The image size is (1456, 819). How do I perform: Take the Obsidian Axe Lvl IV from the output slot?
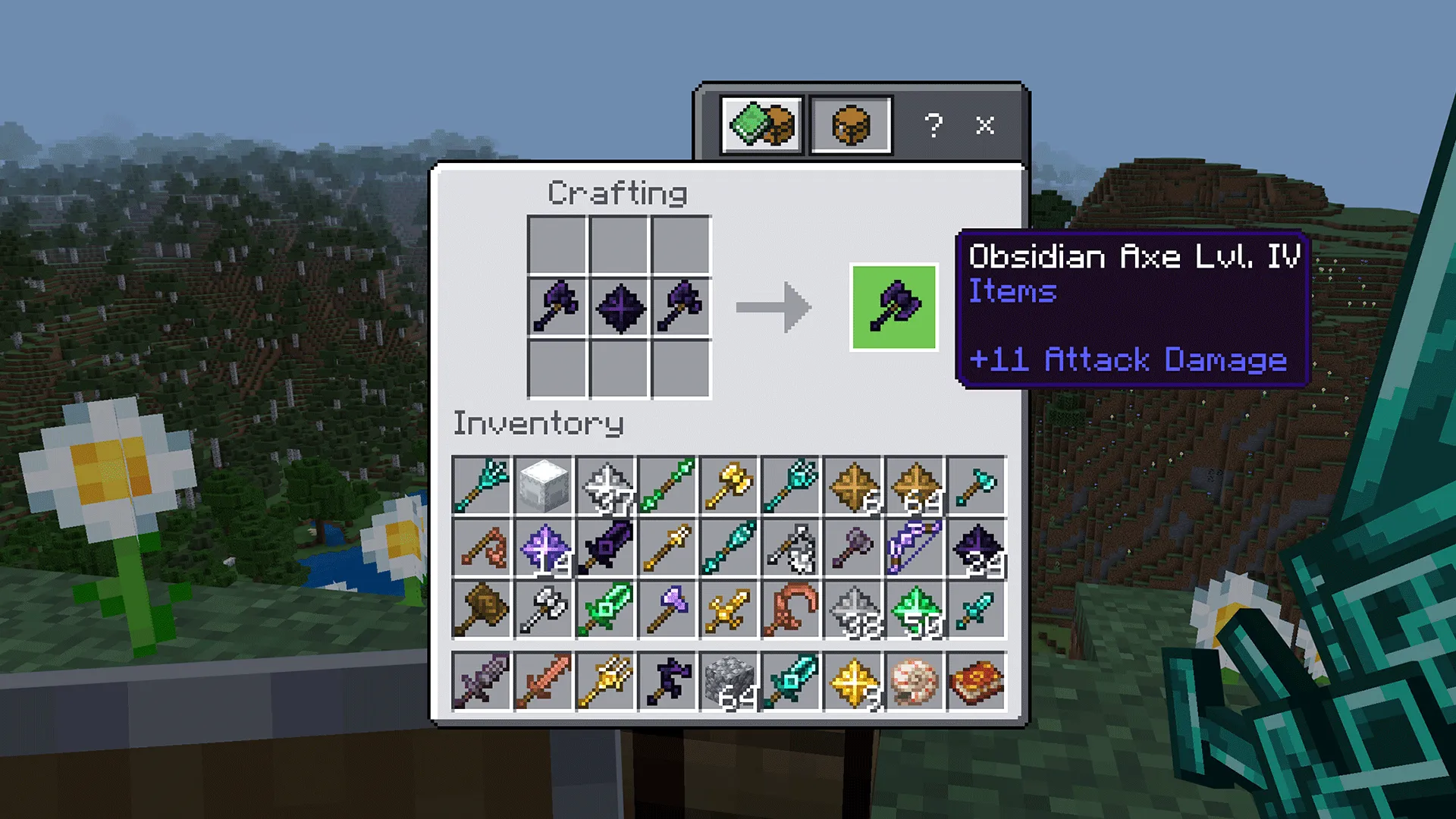coord(893,306)
